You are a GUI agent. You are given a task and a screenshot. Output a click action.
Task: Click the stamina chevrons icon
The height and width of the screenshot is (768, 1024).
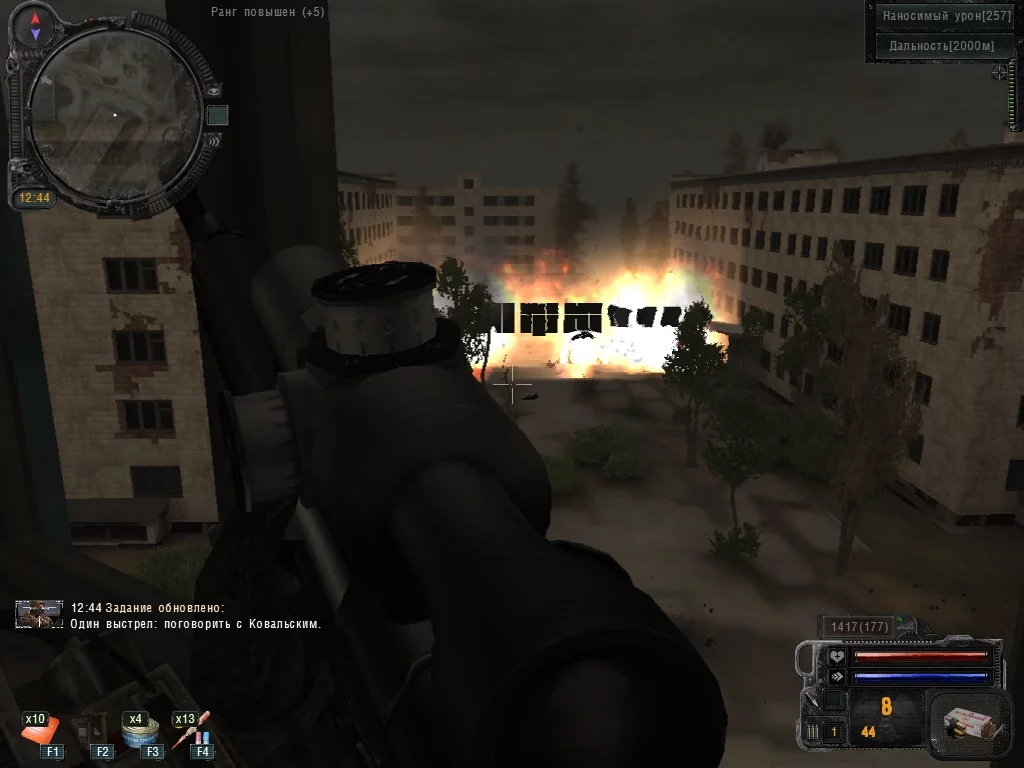836,677
